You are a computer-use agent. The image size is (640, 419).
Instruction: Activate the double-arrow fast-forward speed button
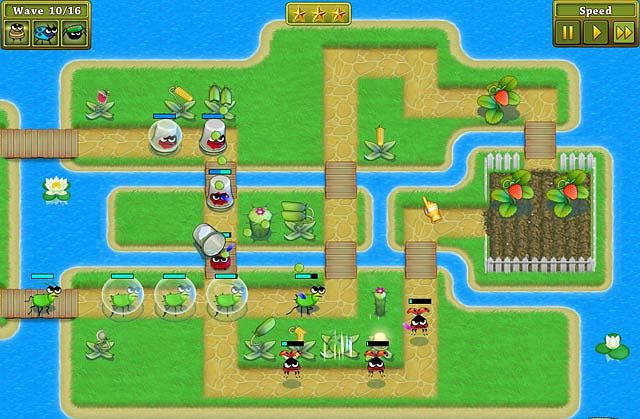[x=623, y=32]
